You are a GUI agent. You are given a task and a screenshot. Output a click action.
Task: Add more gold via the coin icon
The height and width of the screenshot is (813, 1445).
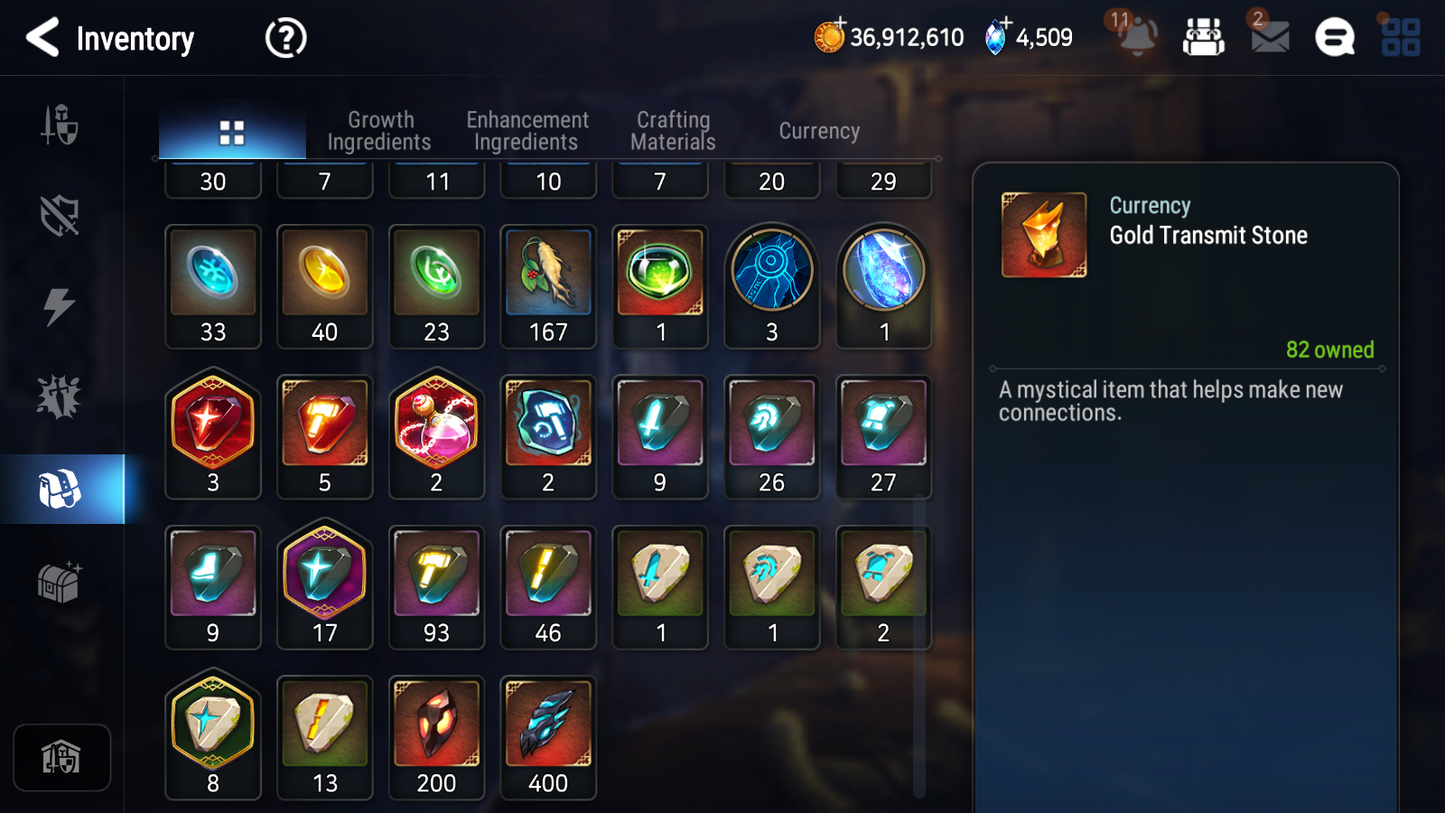pos(829,37)
